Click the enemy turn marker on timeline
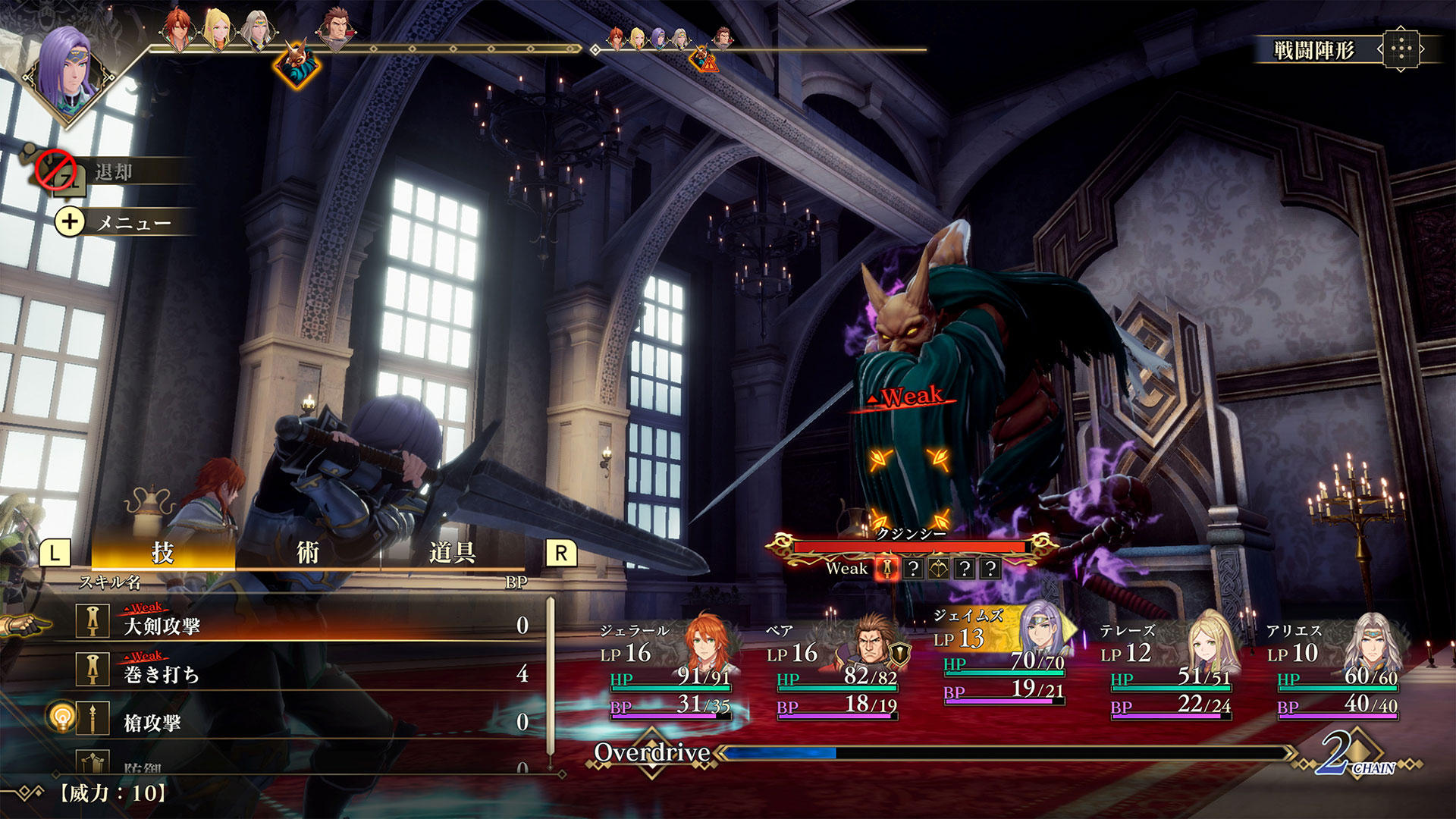The width and height of the screenshot is (1456, 819). point(297,64)
